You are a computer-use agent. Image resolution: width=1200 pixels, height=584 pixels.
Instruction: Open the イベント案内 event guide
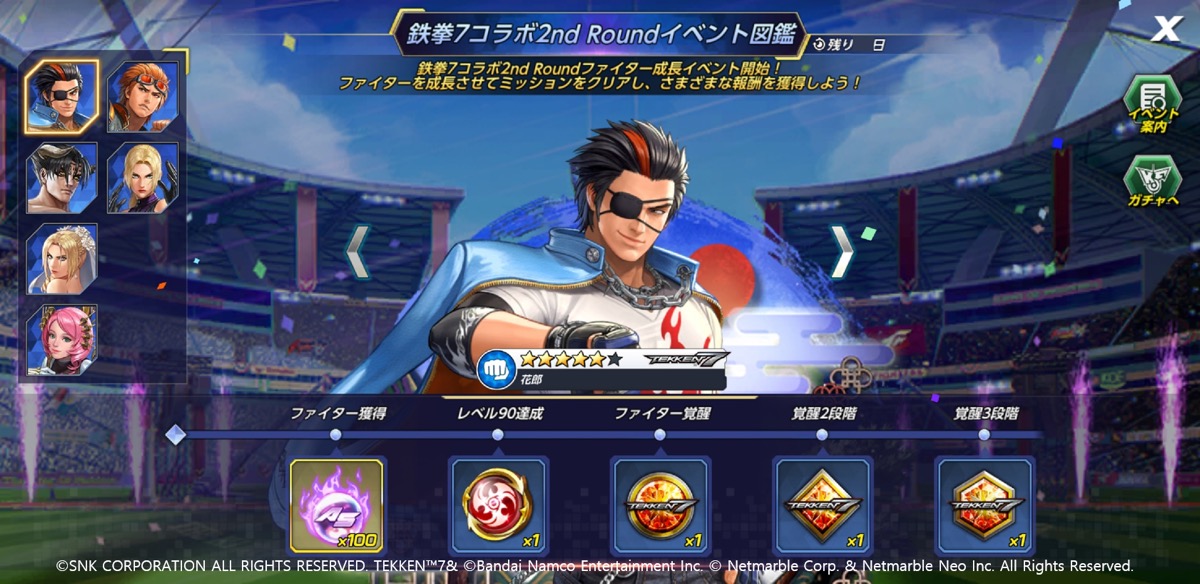(1152, 105)
